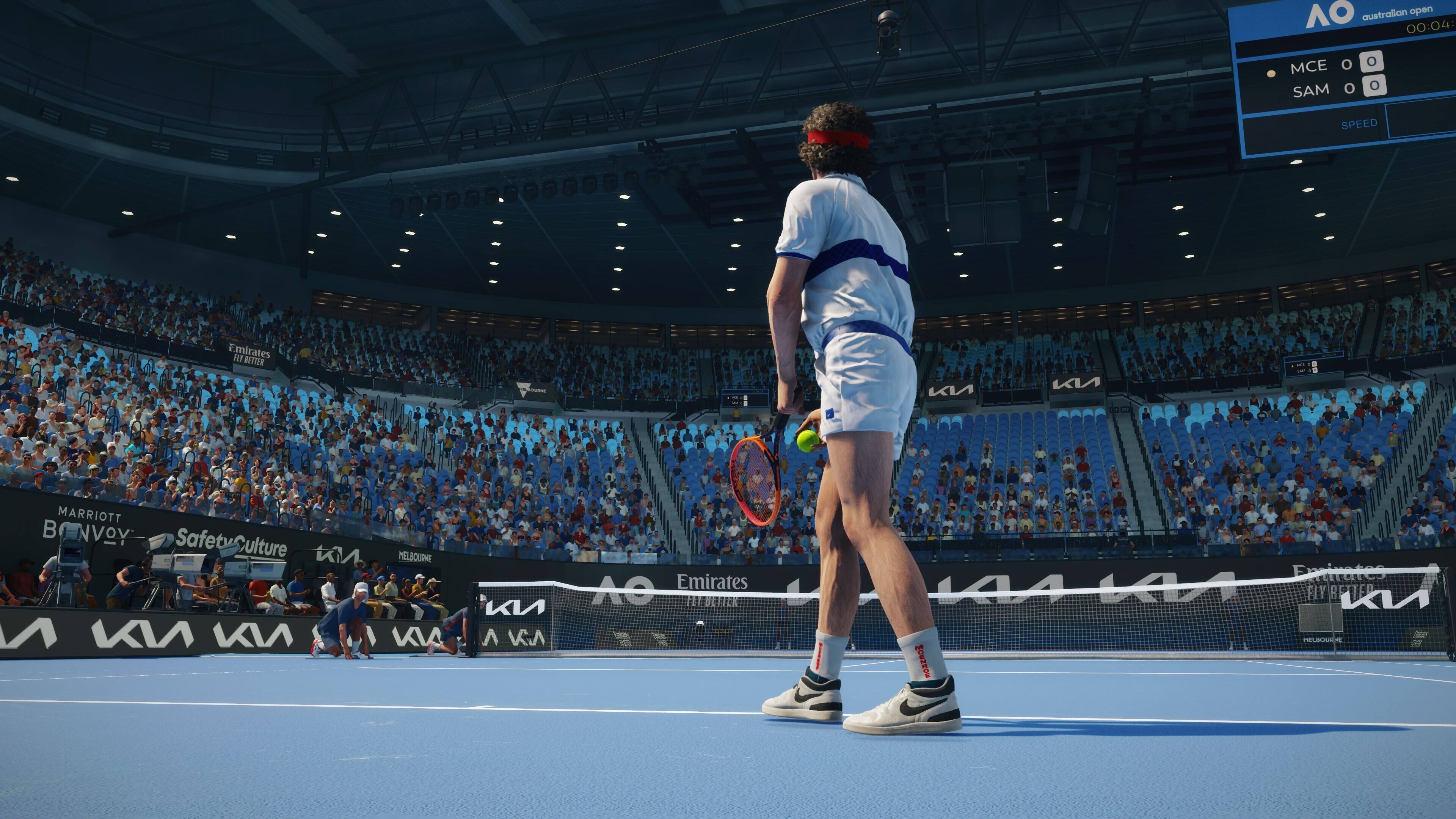Toggle the serve indicator dot beside MCE

click(1272, 74)
